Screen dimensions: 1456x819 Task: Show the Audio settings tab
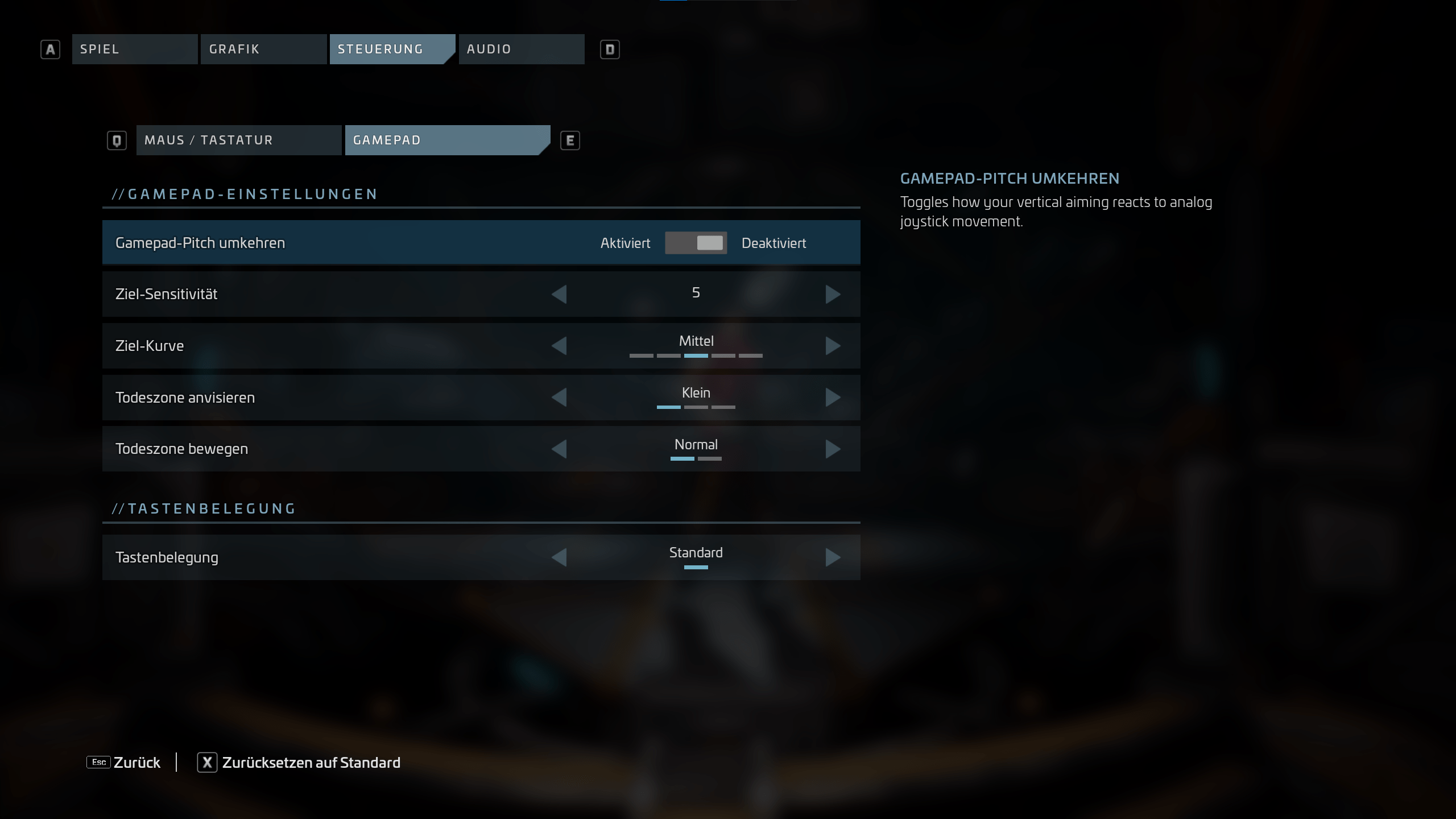pyautogui.click(x=521, y=49)
